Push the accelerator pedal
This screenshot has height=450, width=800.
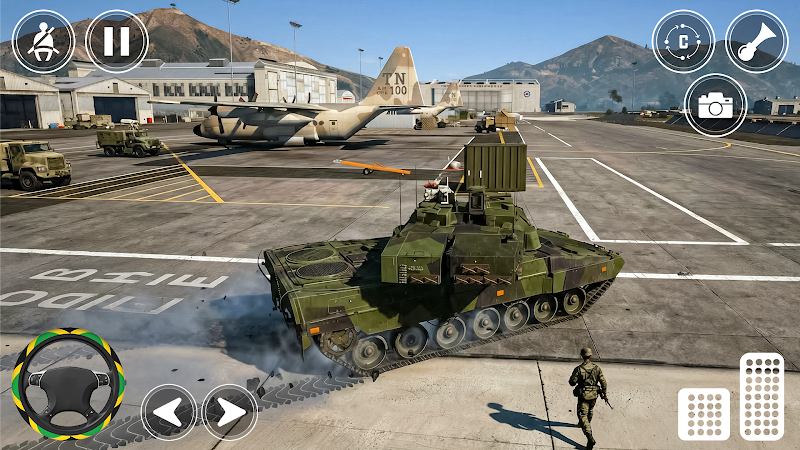click(x=764, y=396)
